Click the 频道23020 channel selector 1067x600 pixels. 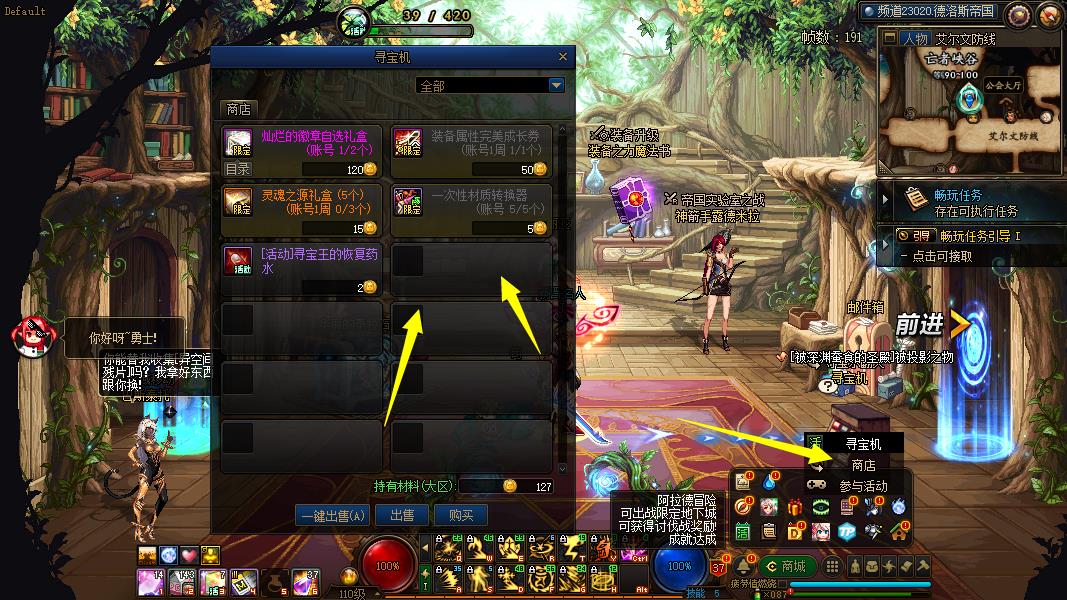tap(928, 11)
